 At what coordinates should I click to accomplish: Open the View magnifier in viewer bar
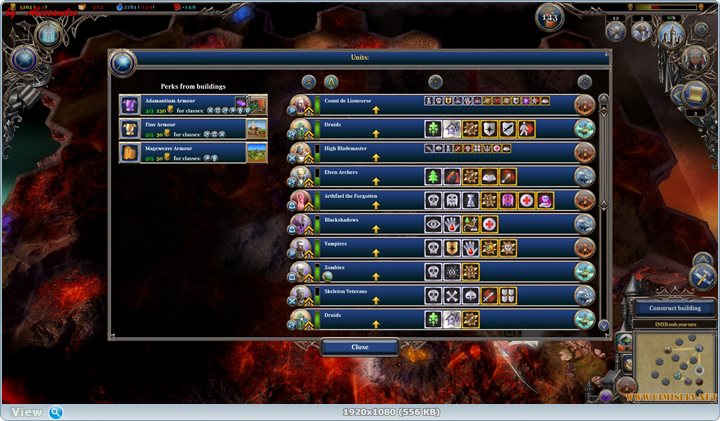(56, 412)
